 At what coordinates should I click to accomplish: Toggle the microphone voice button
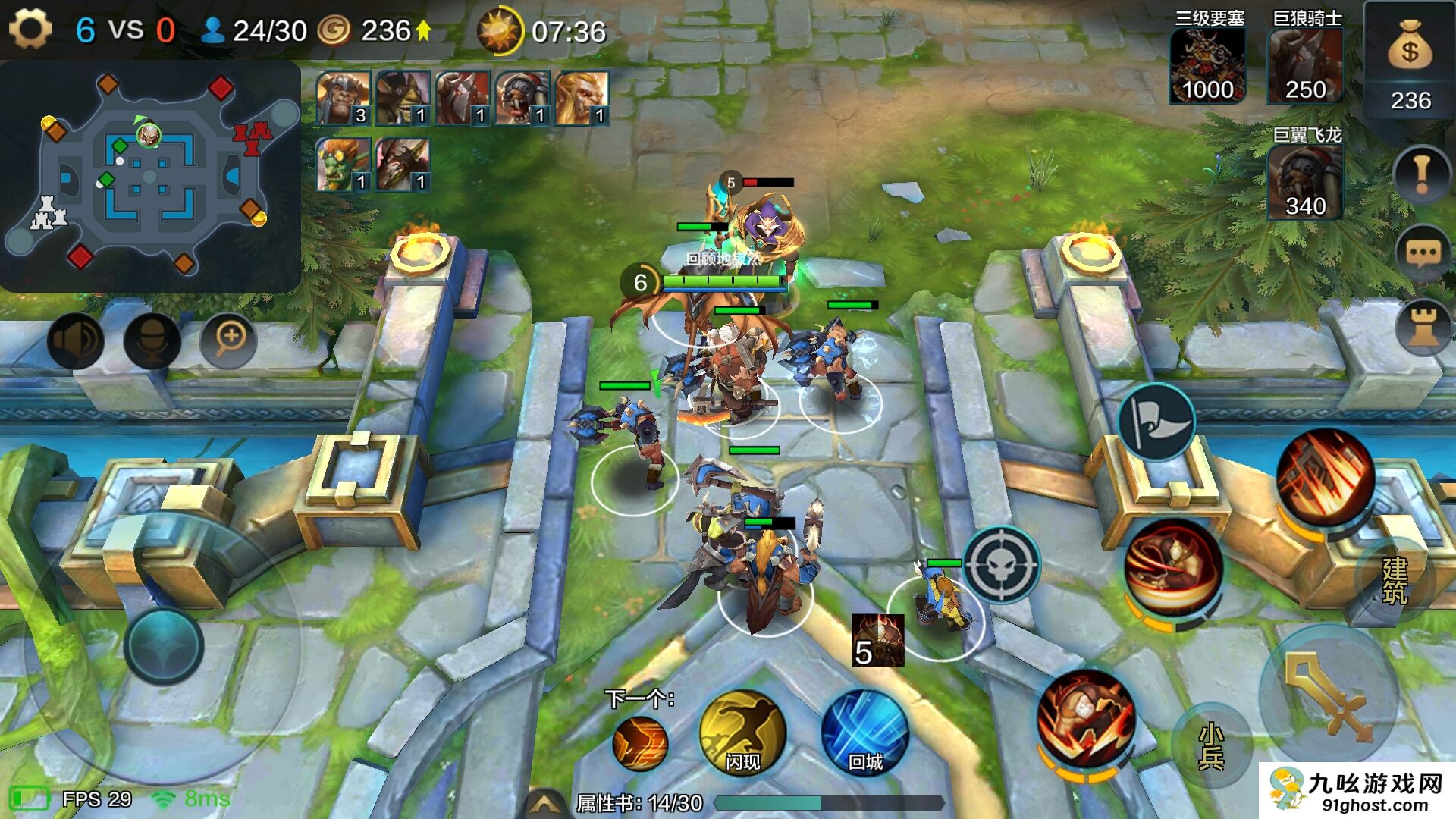point(152,340)
